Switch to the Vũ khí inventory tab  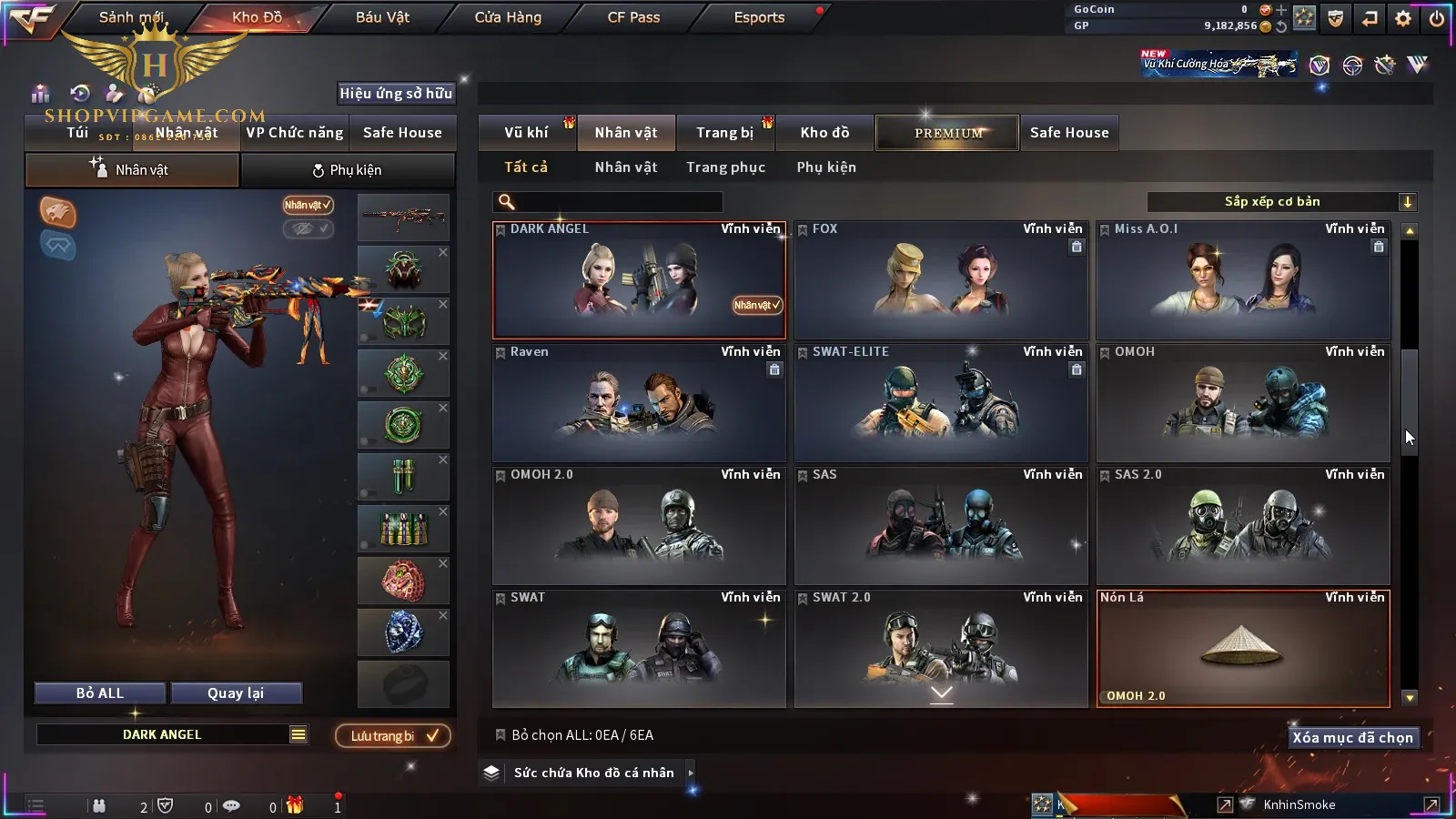pos(527,133)
